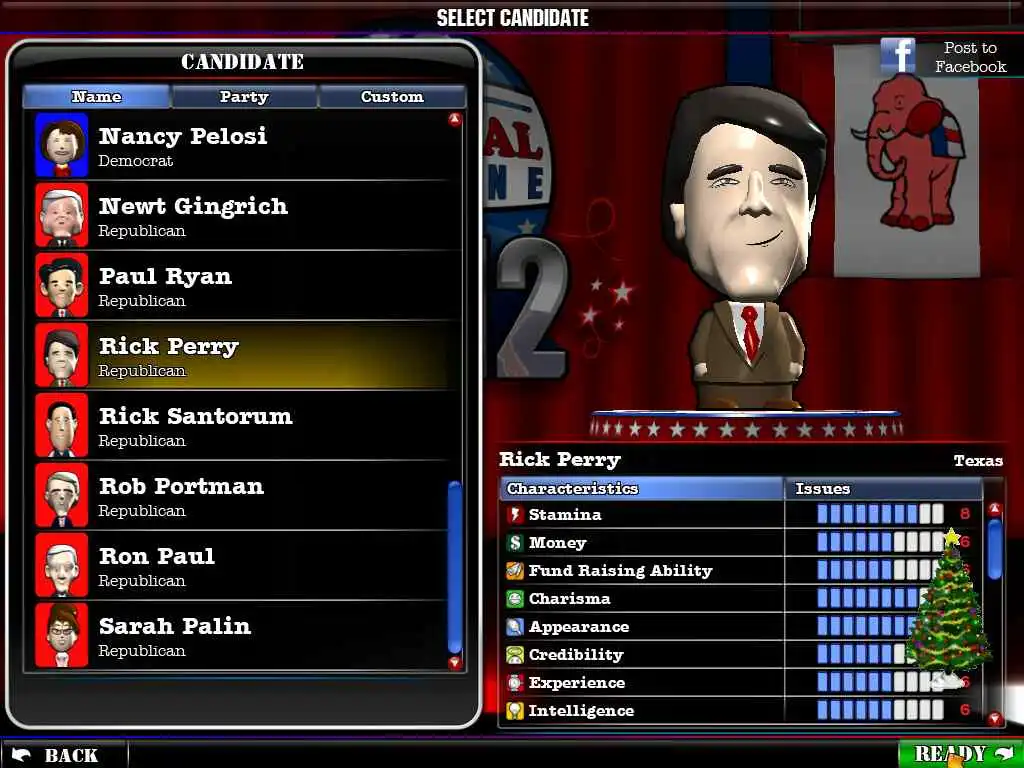Select the Rick Perry row

pyautogui.click(x=240, y=356)
